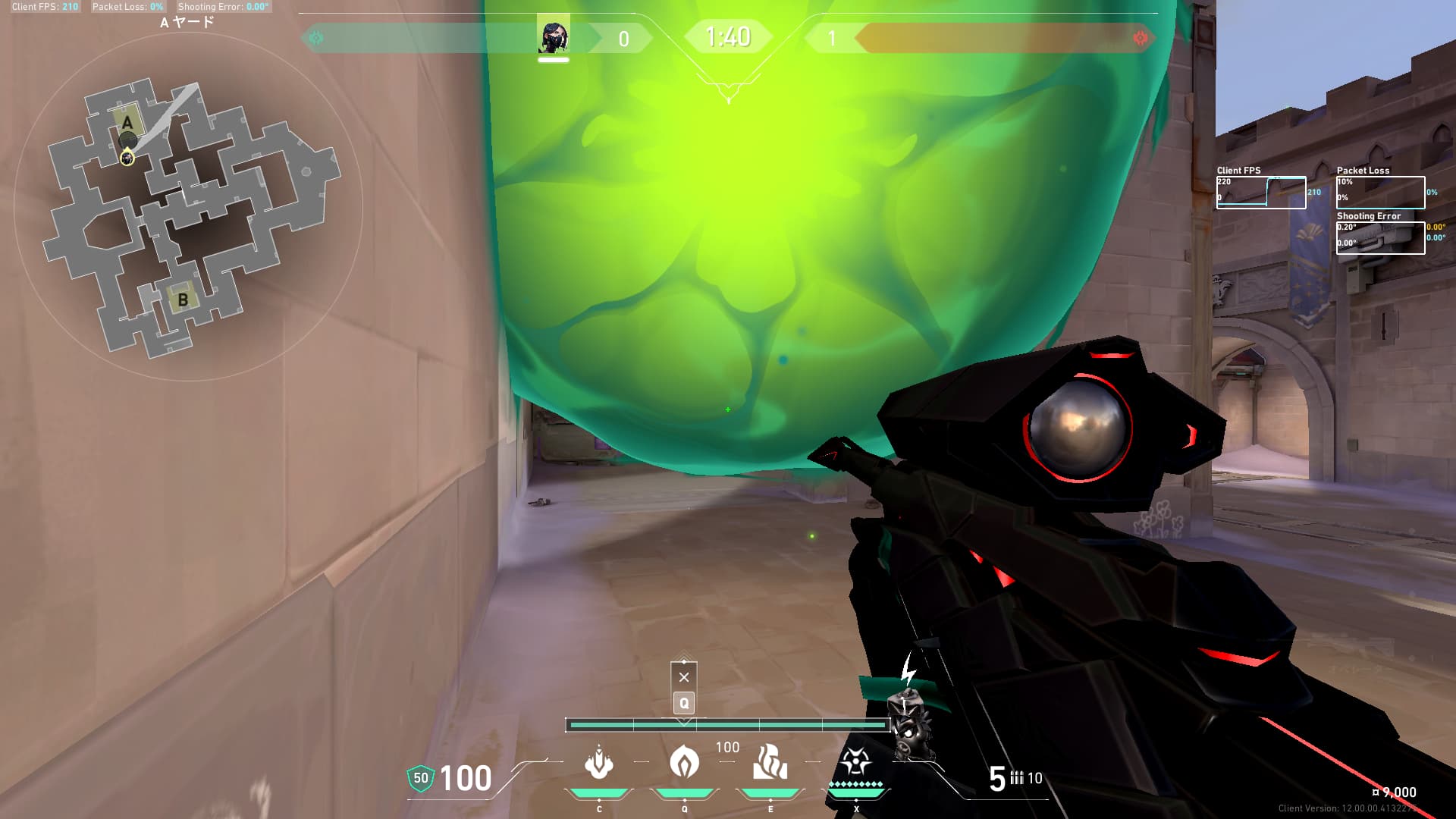Open the Client FPS performance graph
Viewport: 1456px width, 819px height.
[1261, 193]
